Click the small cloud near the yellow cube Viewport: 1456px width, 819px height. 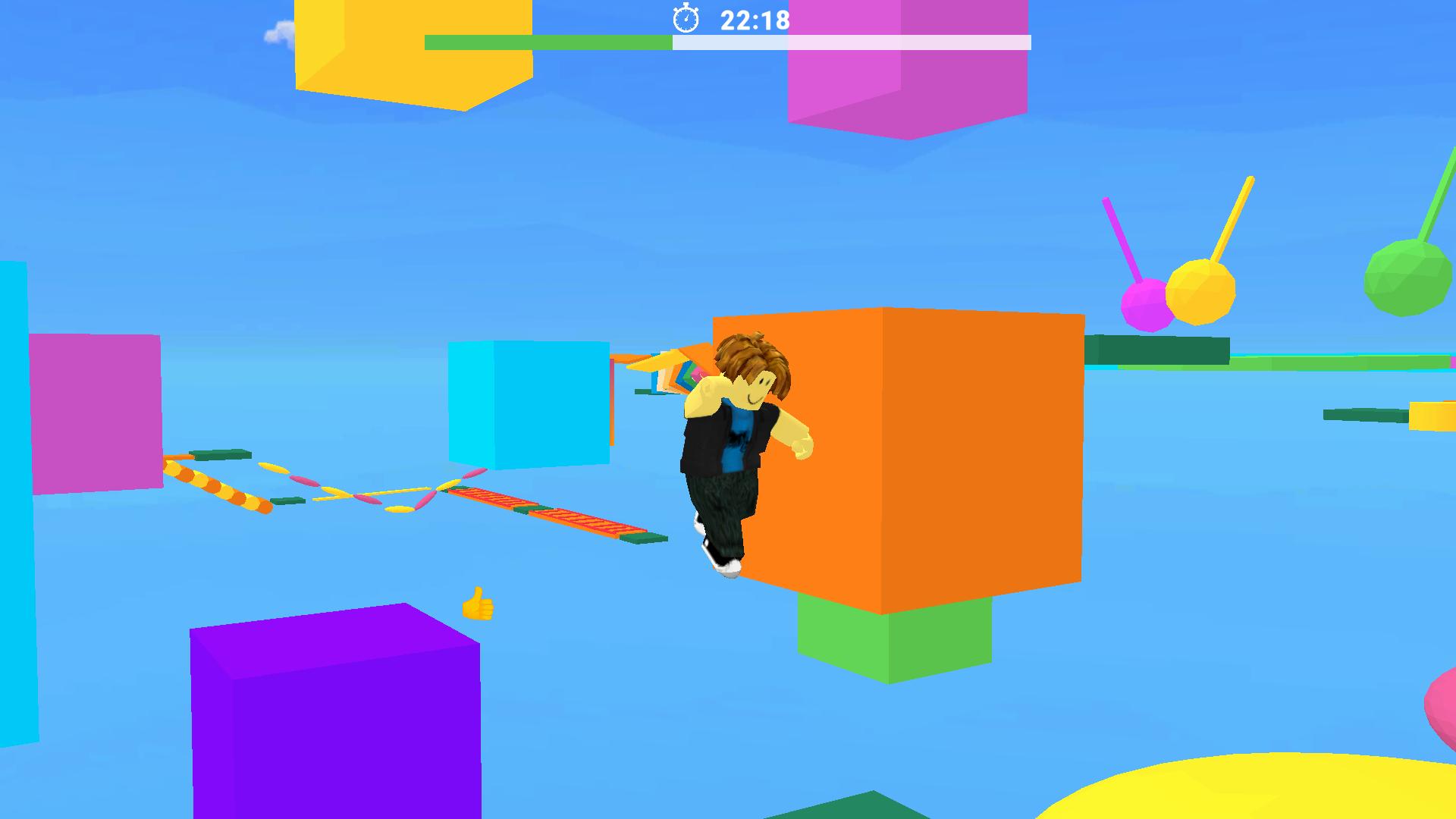278,32
